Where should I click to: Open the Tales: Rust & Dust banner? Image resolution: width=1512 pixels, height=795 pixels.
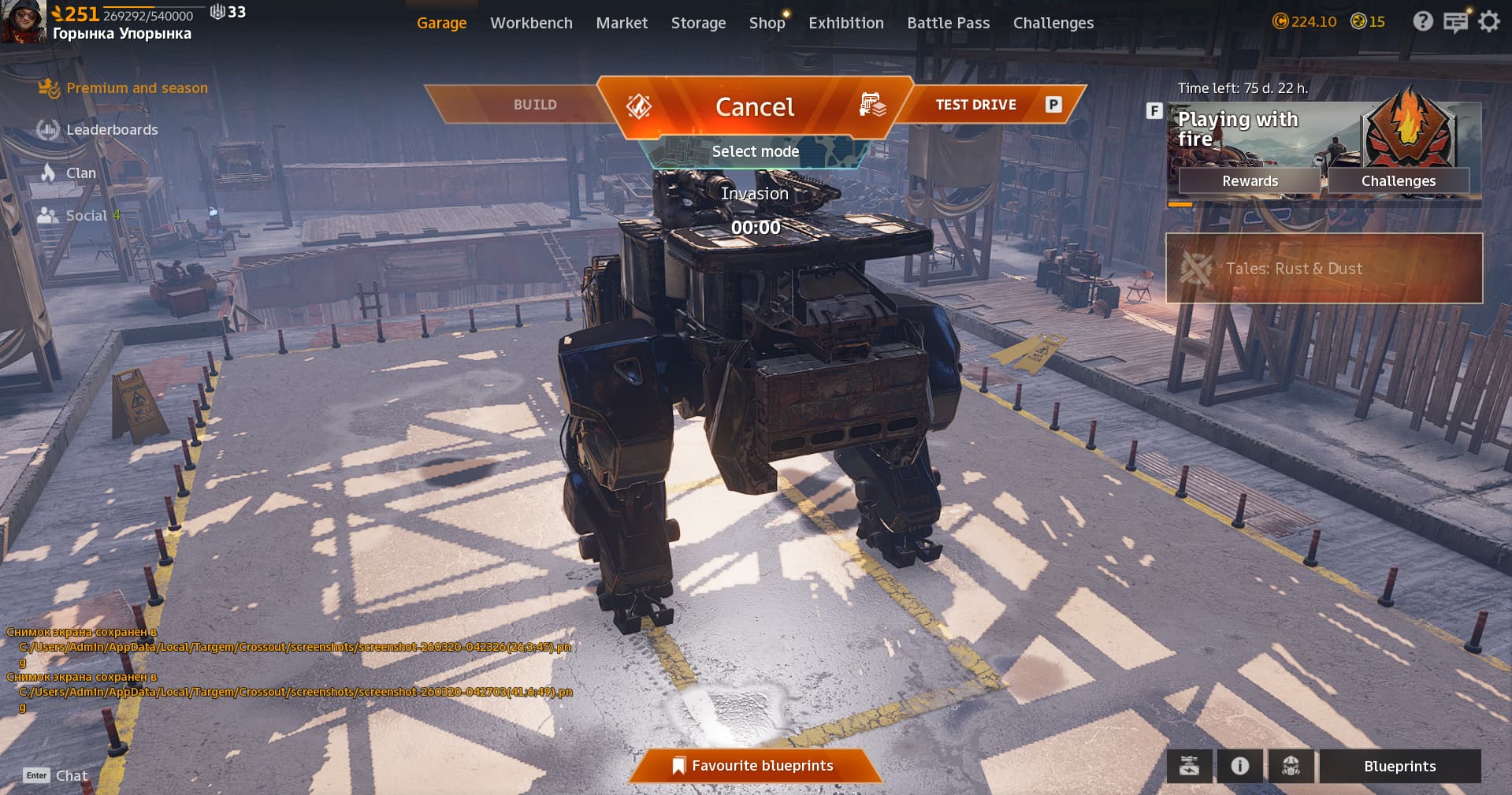[x=1324, y=269]
